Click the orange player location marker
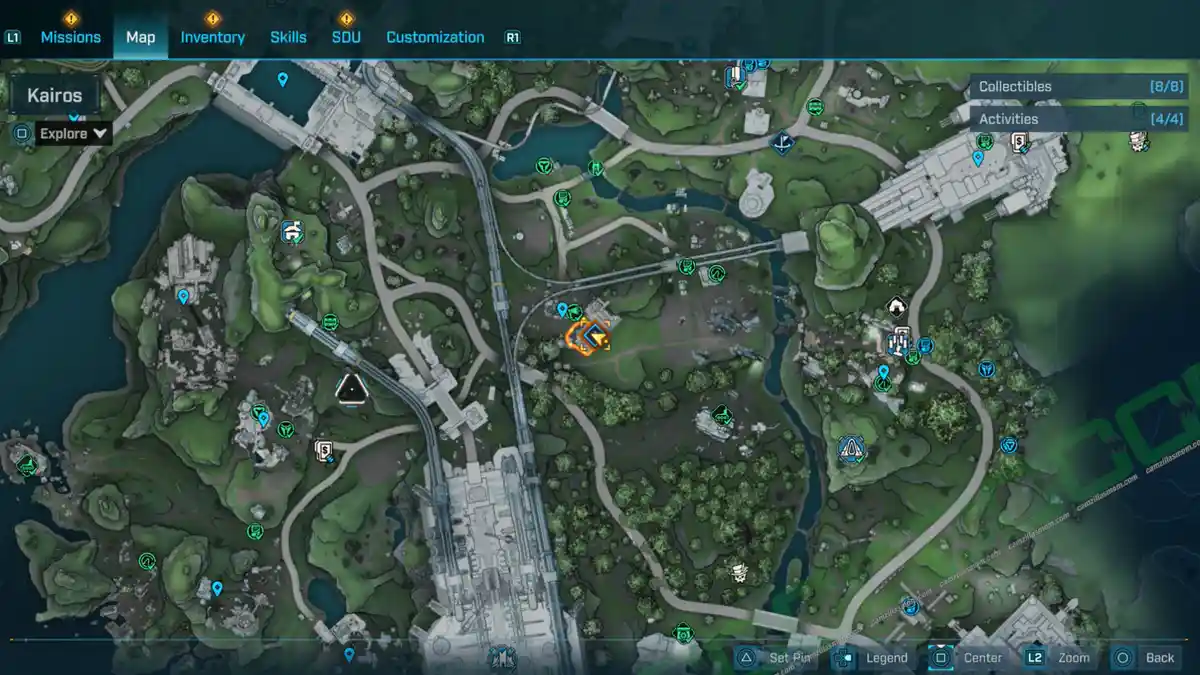 point(589,337)
